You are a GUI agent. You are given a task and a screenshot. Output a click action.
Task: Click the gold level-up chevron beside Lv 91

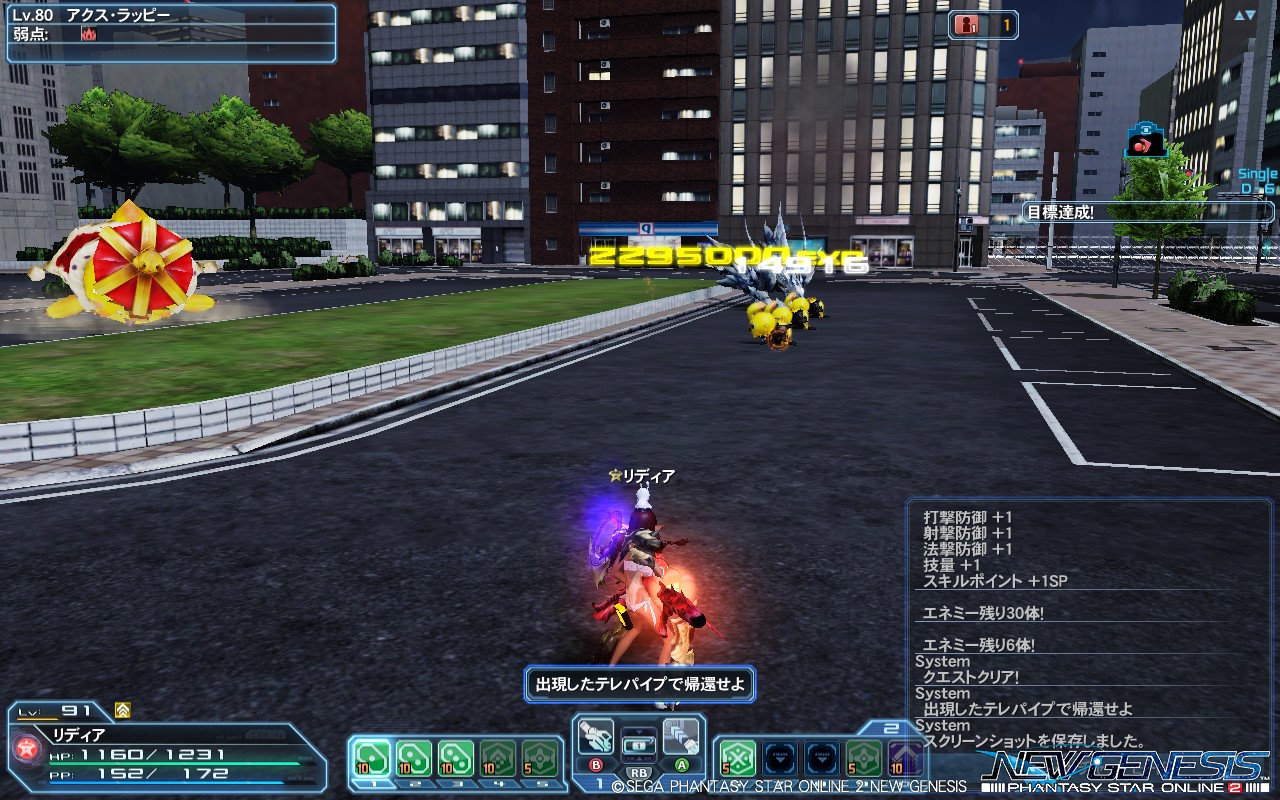pos(121,711)
